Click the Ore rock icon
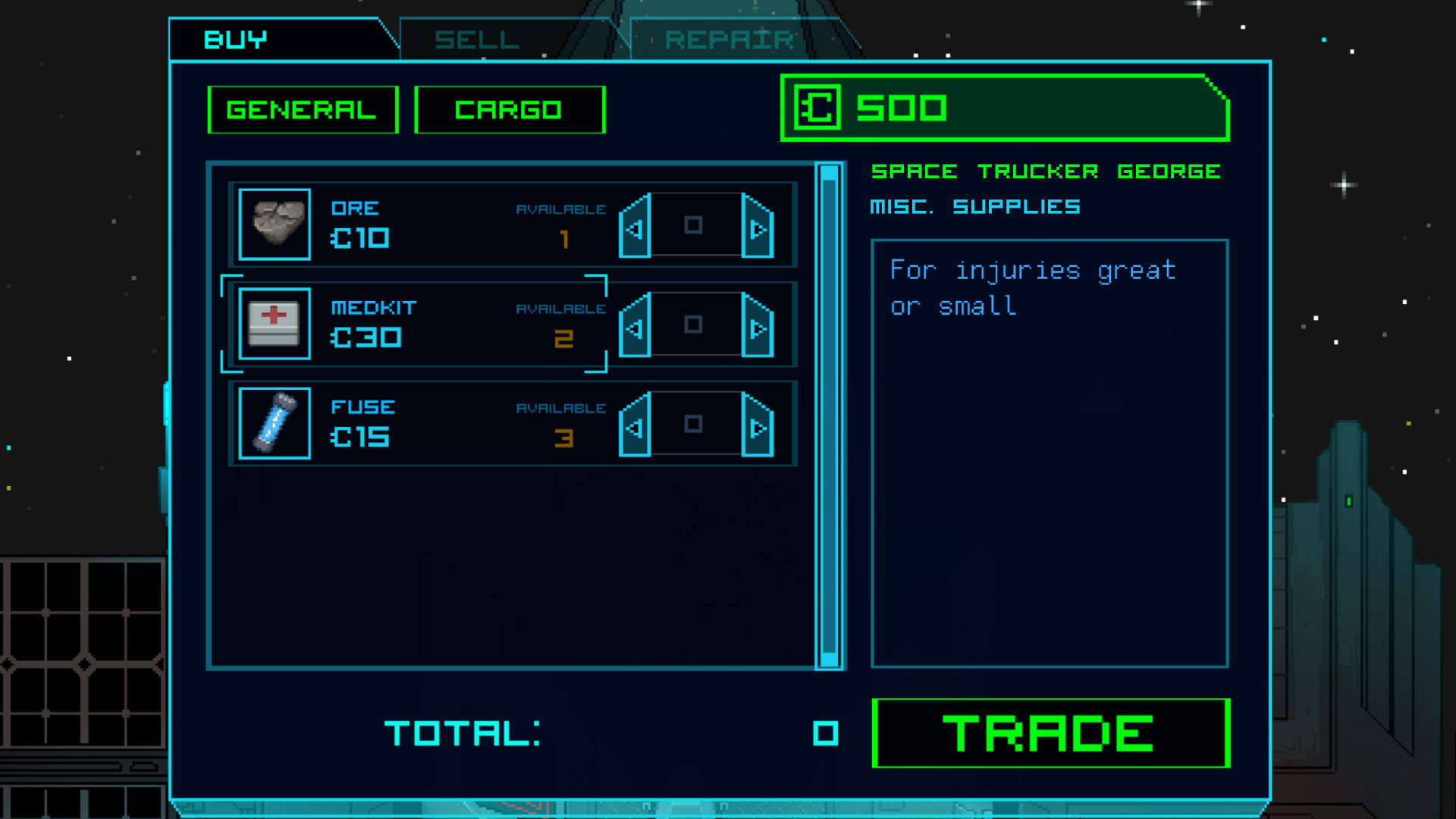This screenshot has height=819, width=1456. [274, 224]
